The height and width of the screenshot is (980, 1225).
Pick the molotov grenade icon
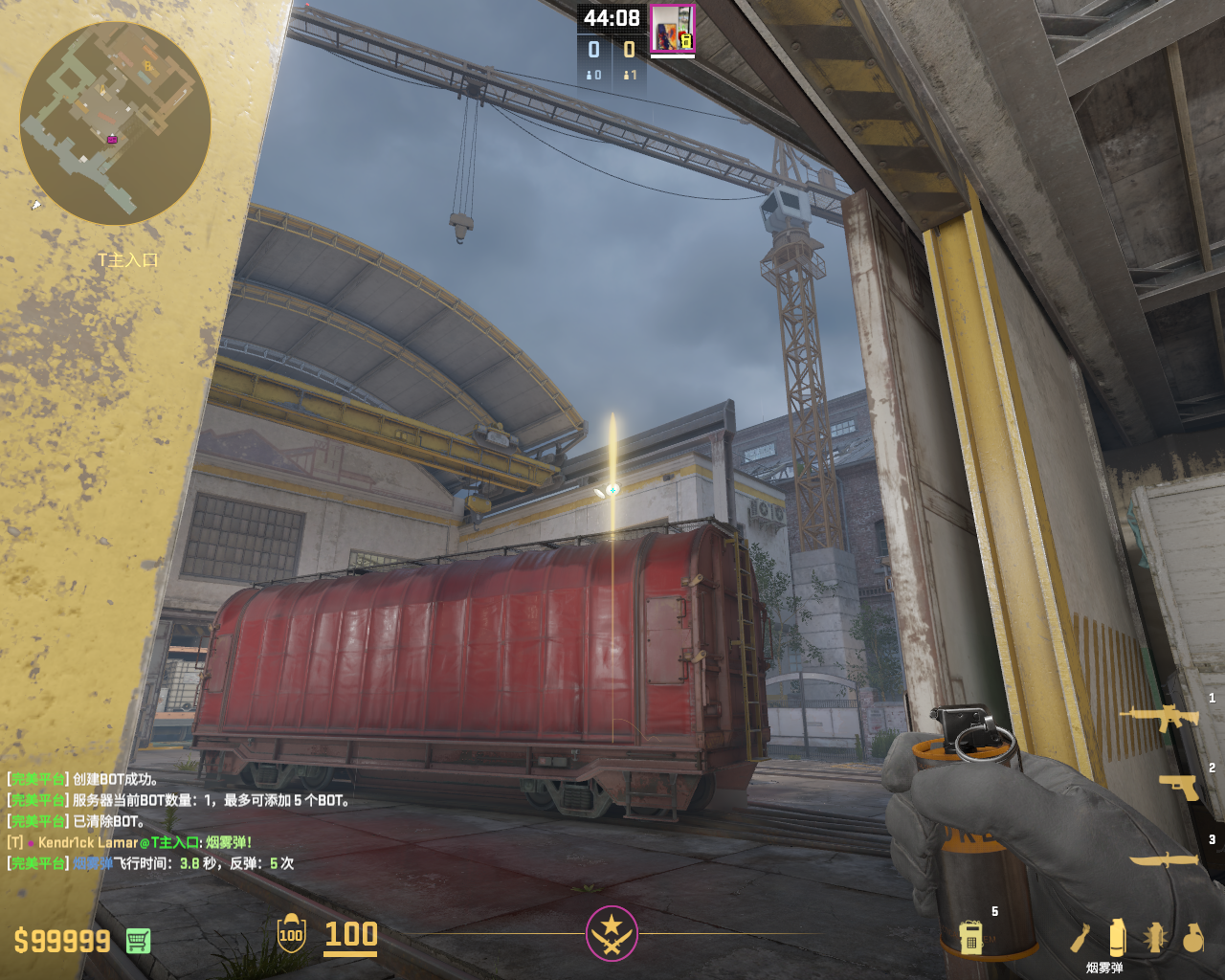[x=1080, y=939]
